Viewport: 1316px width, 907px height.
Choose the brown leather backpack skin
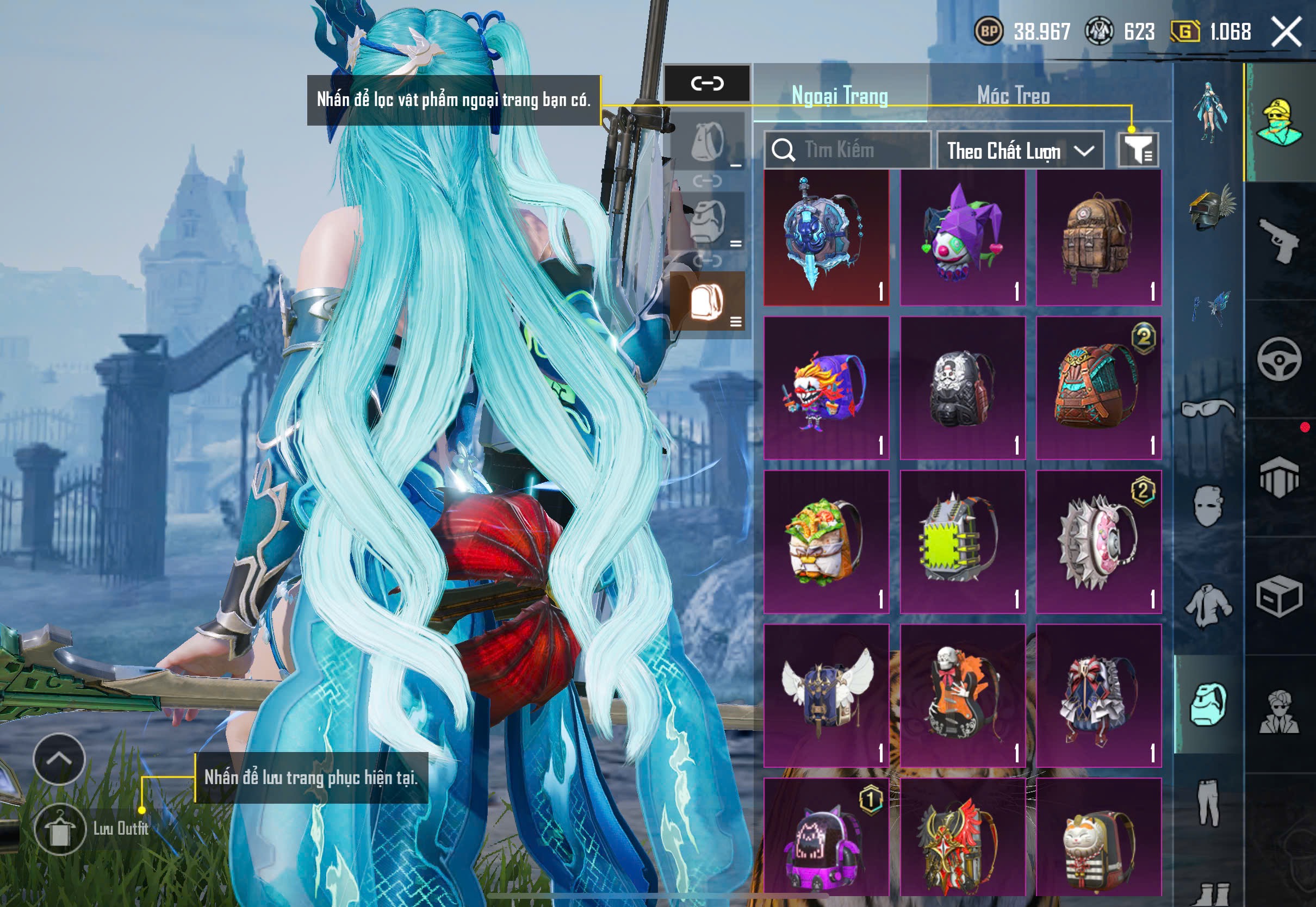click(x=1098, y=238)
